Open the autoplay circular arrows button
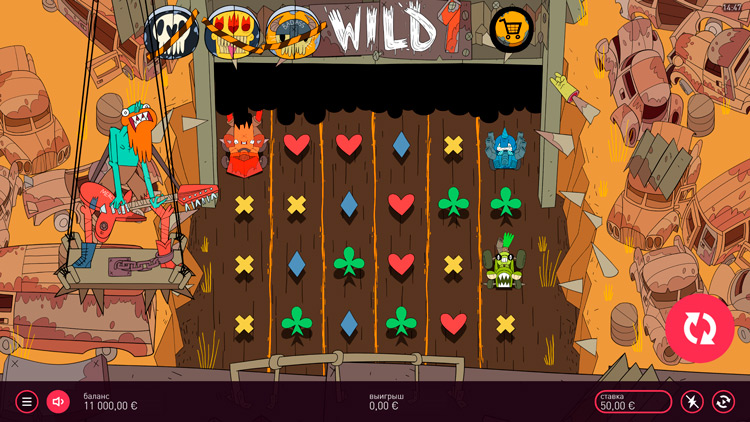The image size is (750, 422). [x=723, y=402]
